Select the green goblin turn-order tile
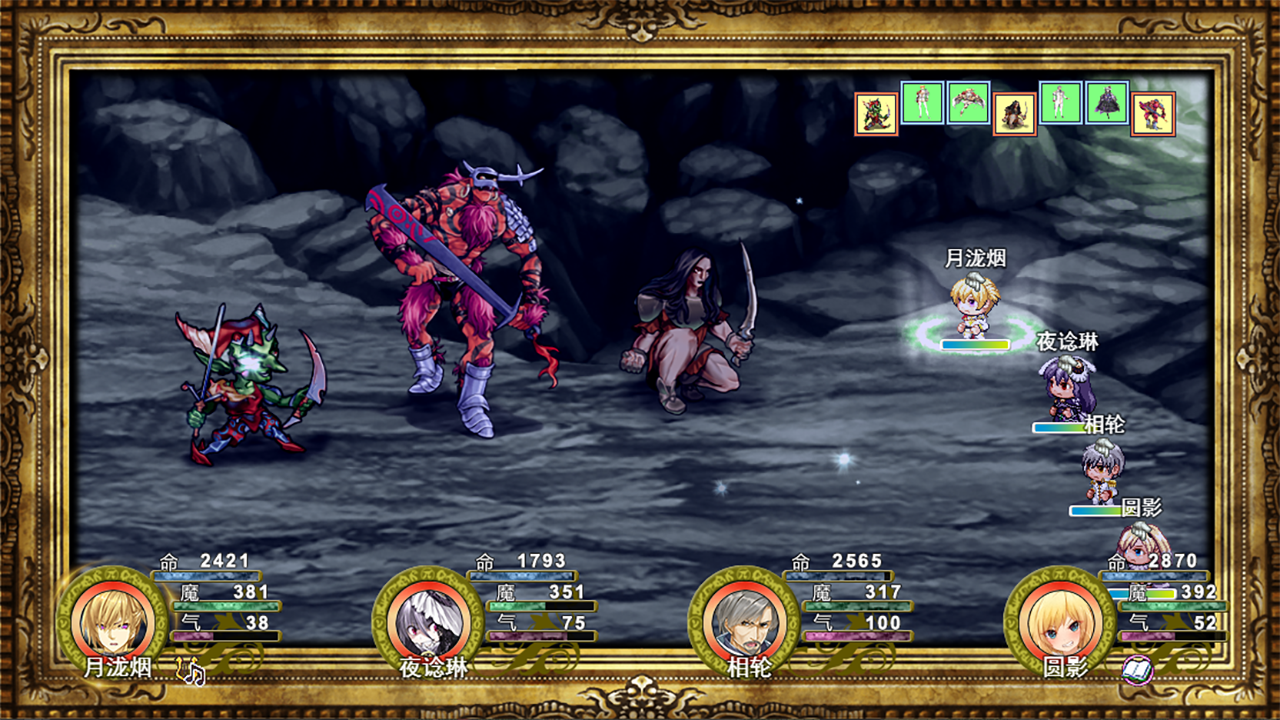This screenshot has width=1280, height=720. click(875, 114)
